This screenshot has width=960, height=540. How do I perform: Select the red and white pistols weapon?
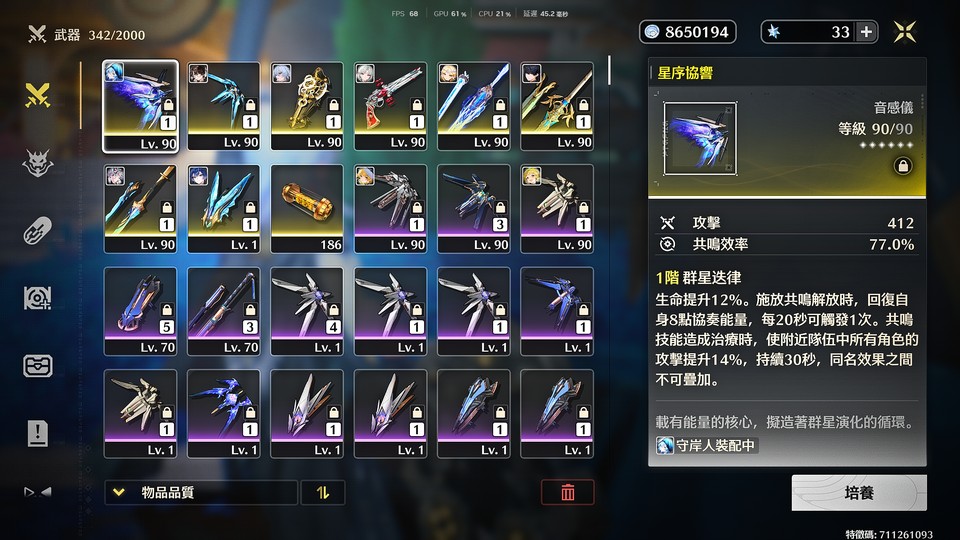392,106
